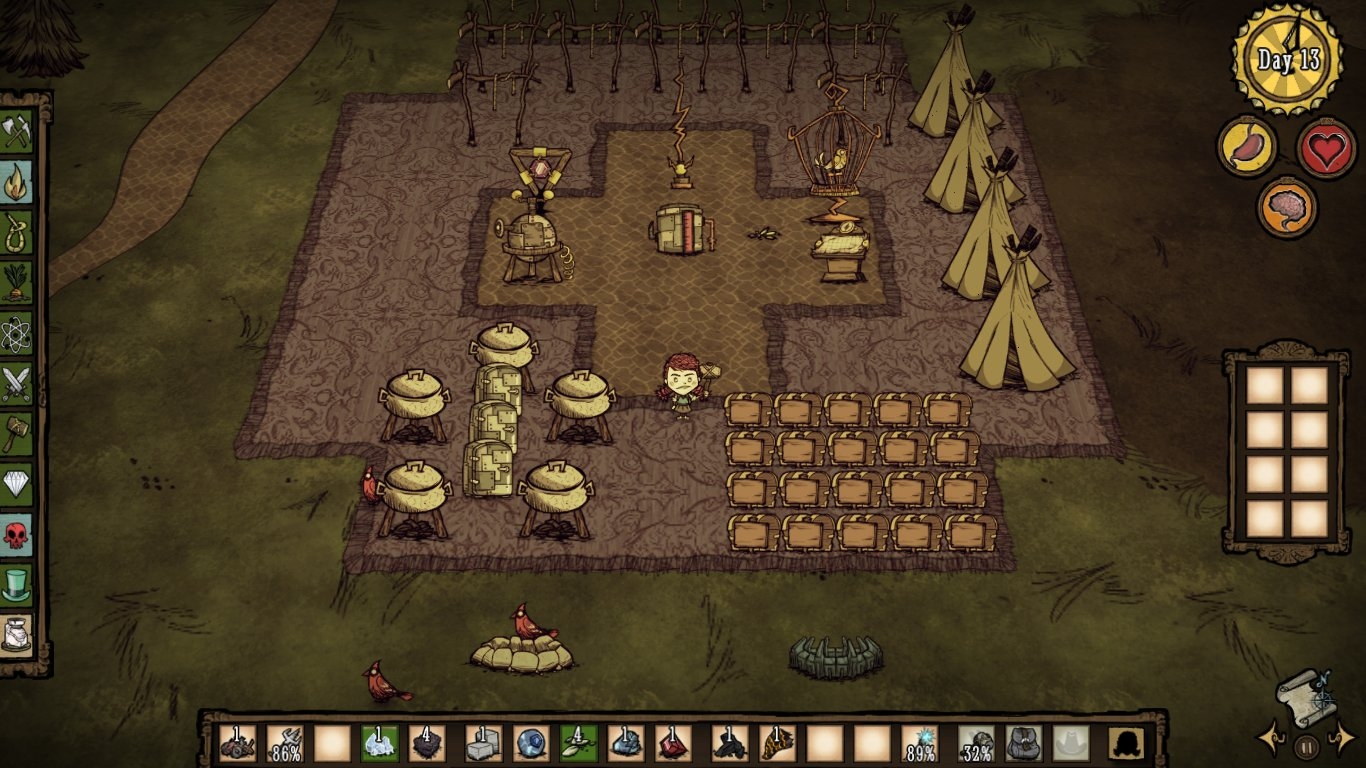Switch to the Dress top-hat tab
Screen dimensions: 1366x768
(x=17, y=584)
